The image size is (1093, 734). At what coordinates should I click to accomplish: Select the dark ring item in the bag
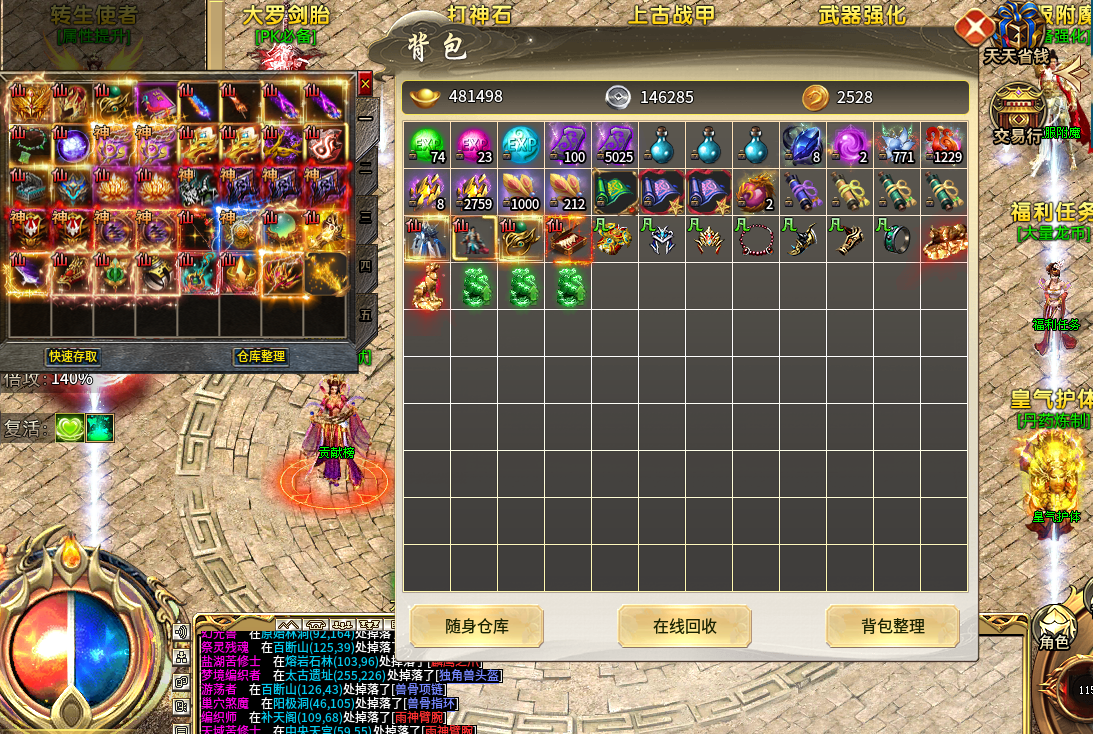pos(897,239)
